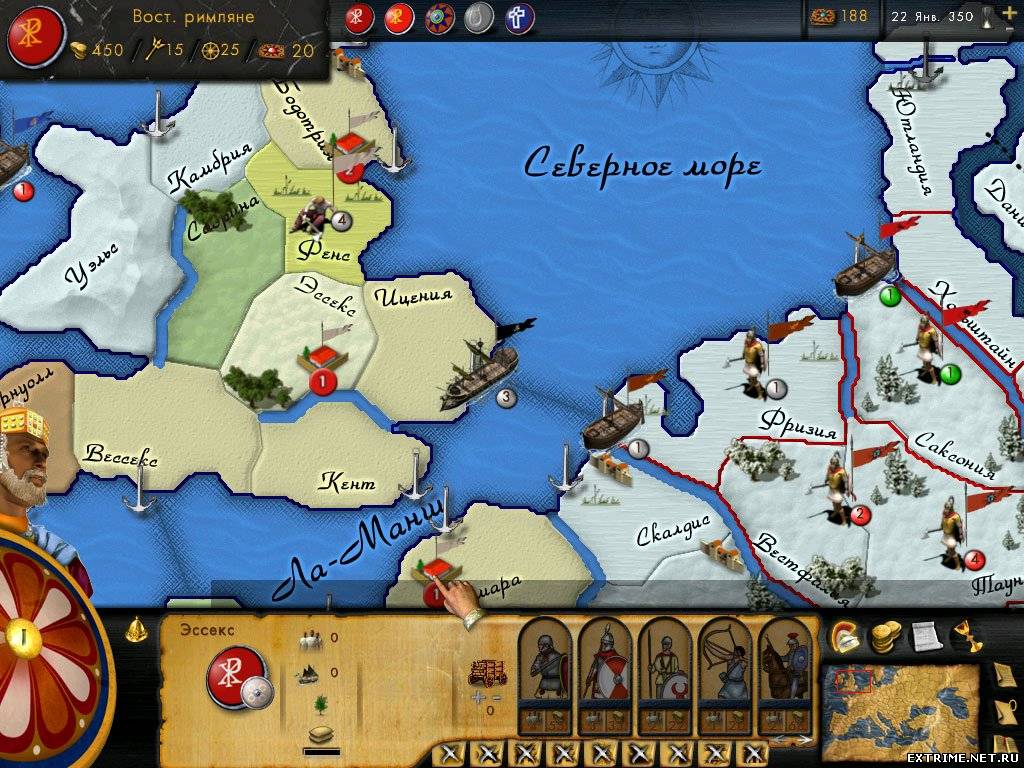Viewport: 1024px width, 768px height.
Task: Select the grey round faction shield
Action: click(480, 18)
